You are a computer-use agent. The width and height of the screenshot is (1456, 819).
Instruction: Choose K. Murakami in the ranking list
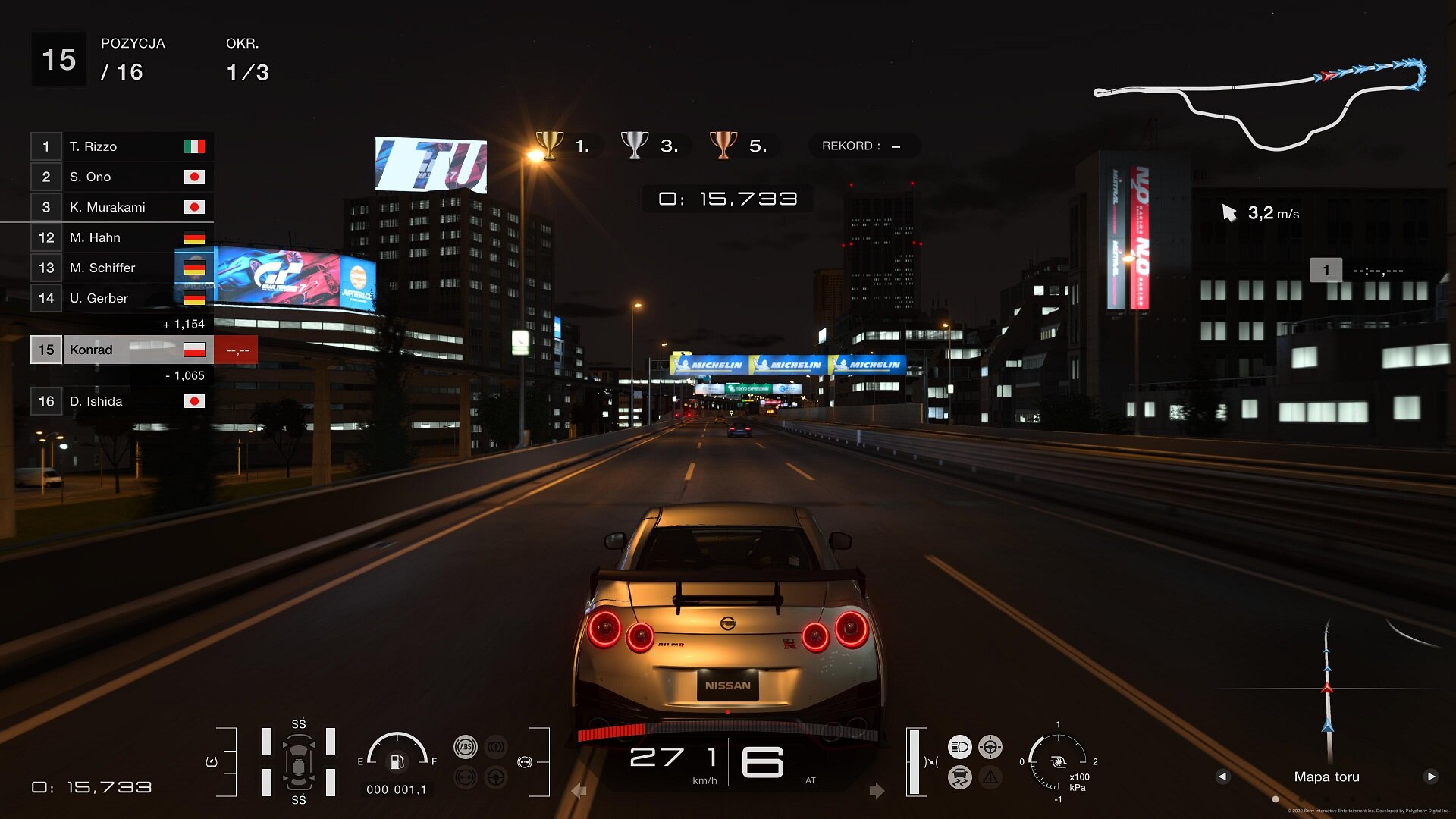(121, 207)
